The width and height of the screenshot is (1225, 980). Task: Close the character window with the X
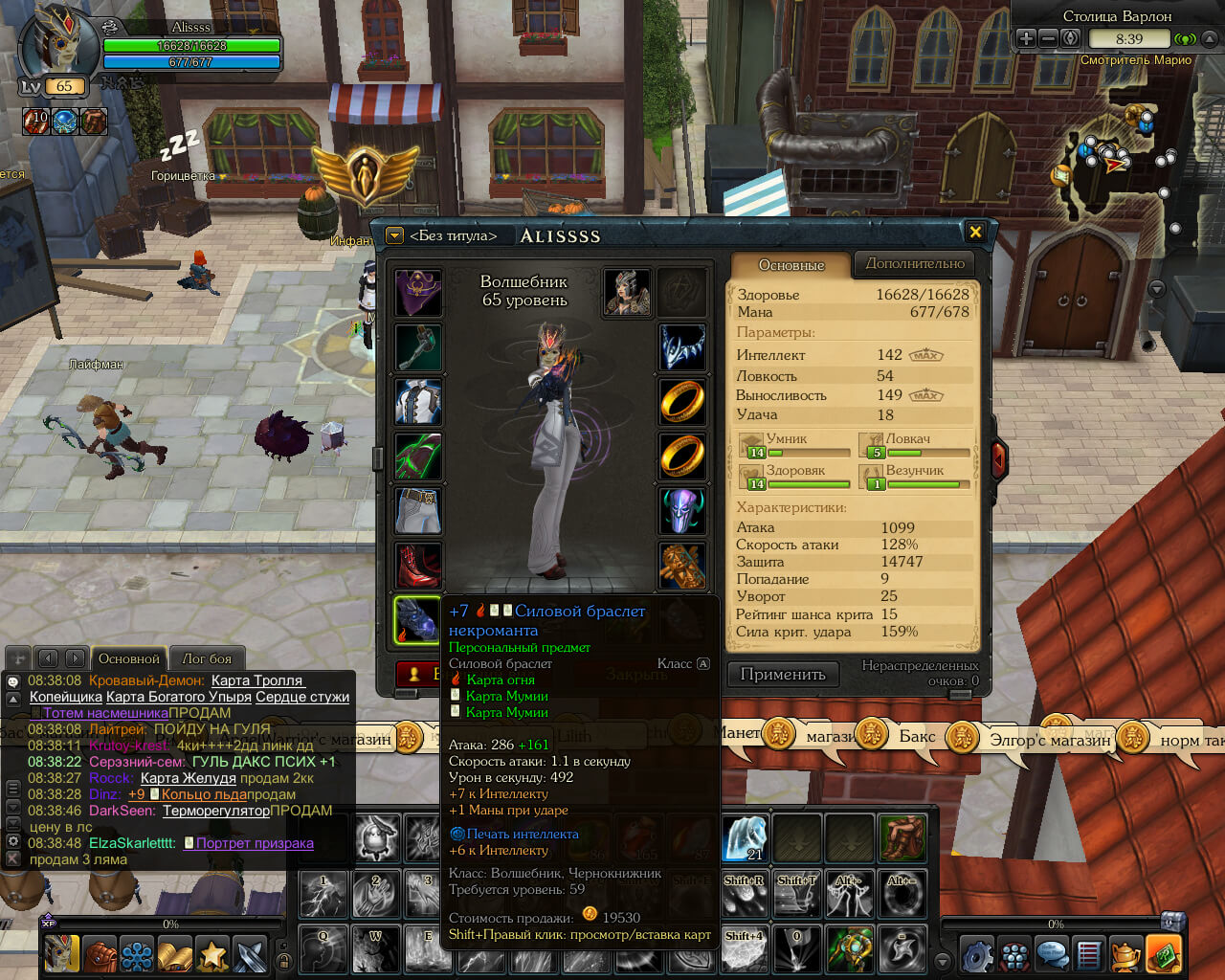point(975,232)
